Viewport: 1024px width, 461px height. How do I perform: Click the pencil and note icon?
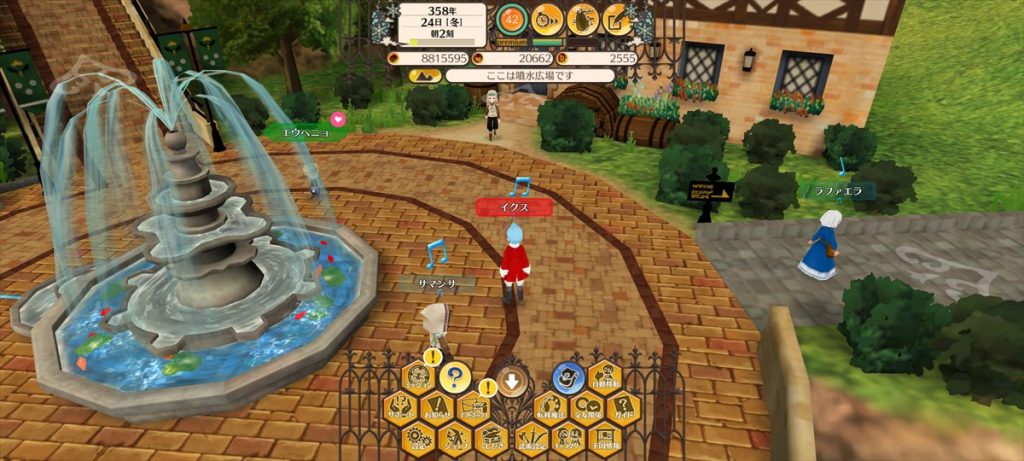618,18
